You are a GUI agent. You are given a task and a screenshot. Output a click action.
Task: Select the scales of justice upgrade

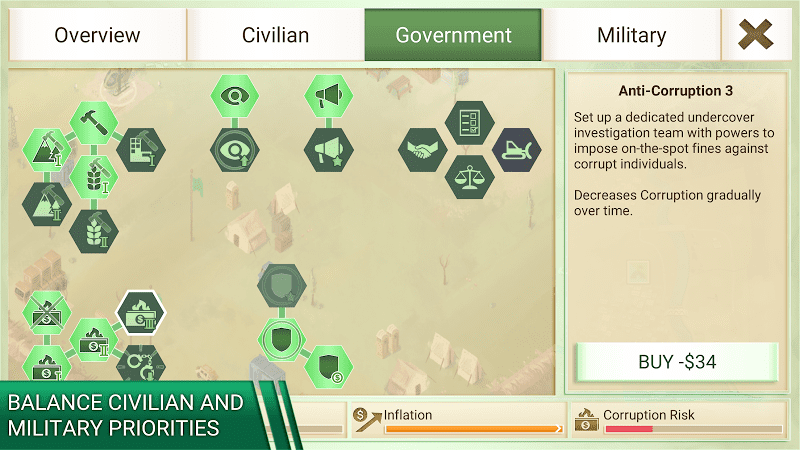[469, 177]
